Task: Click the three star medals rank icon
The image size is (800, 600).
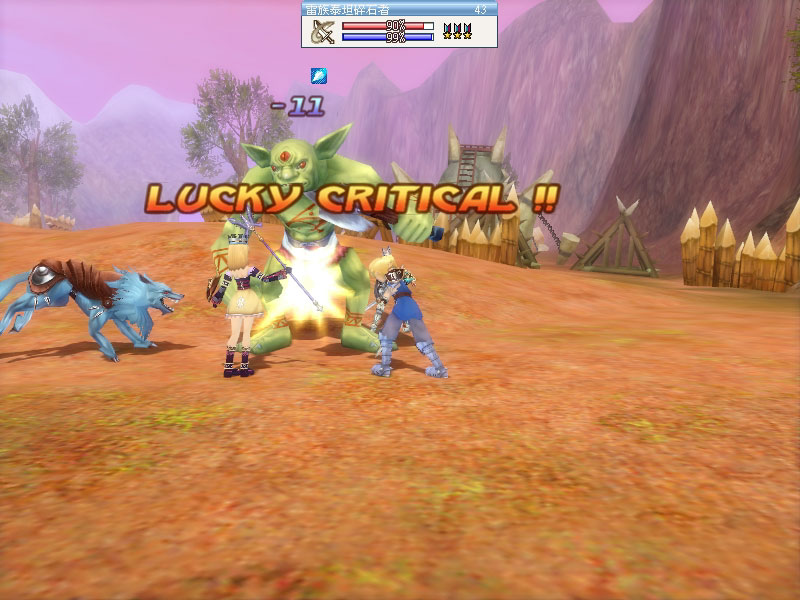Action: tap(458, 32)
